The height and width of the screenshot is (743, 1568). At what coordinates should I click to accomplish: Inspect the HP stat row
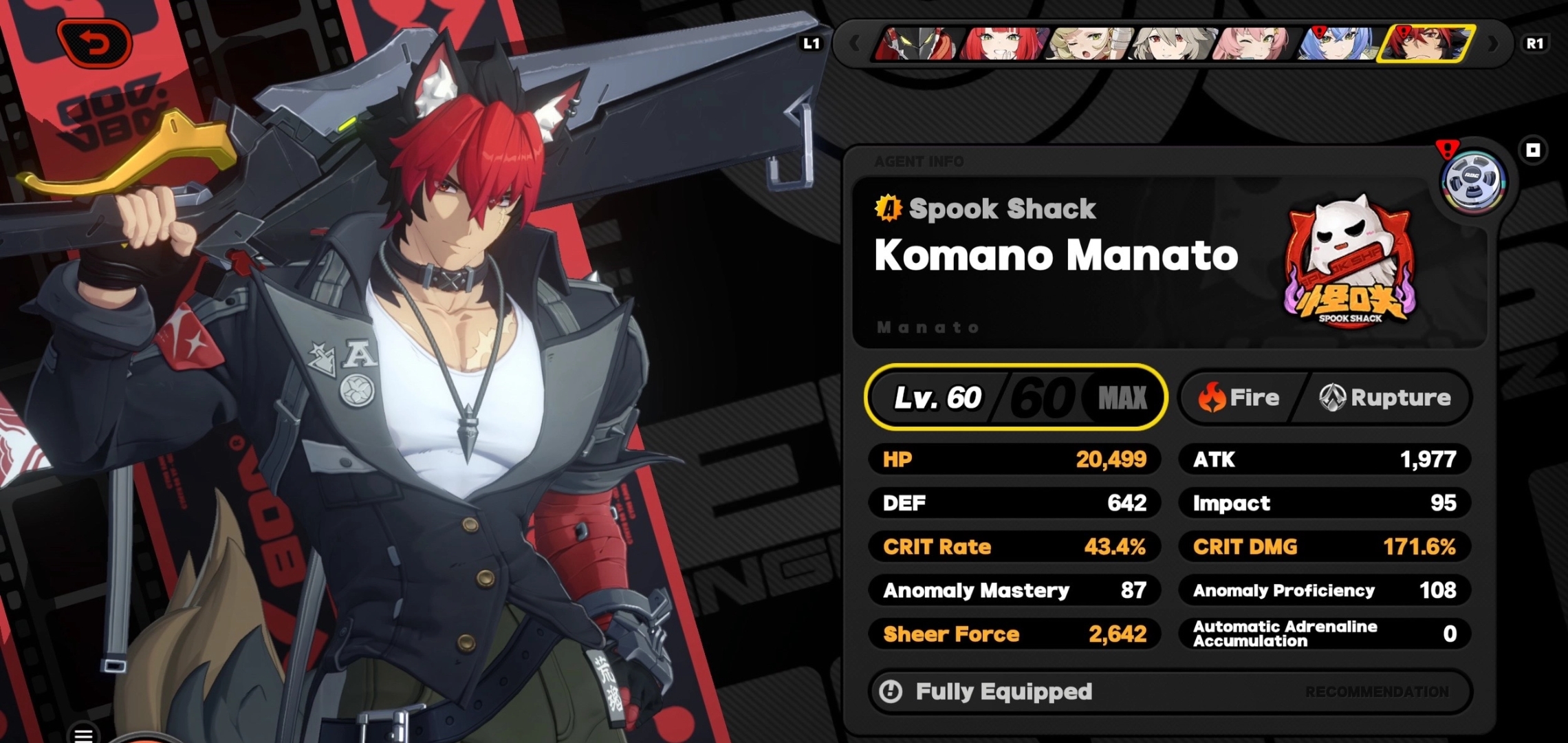1014,460
